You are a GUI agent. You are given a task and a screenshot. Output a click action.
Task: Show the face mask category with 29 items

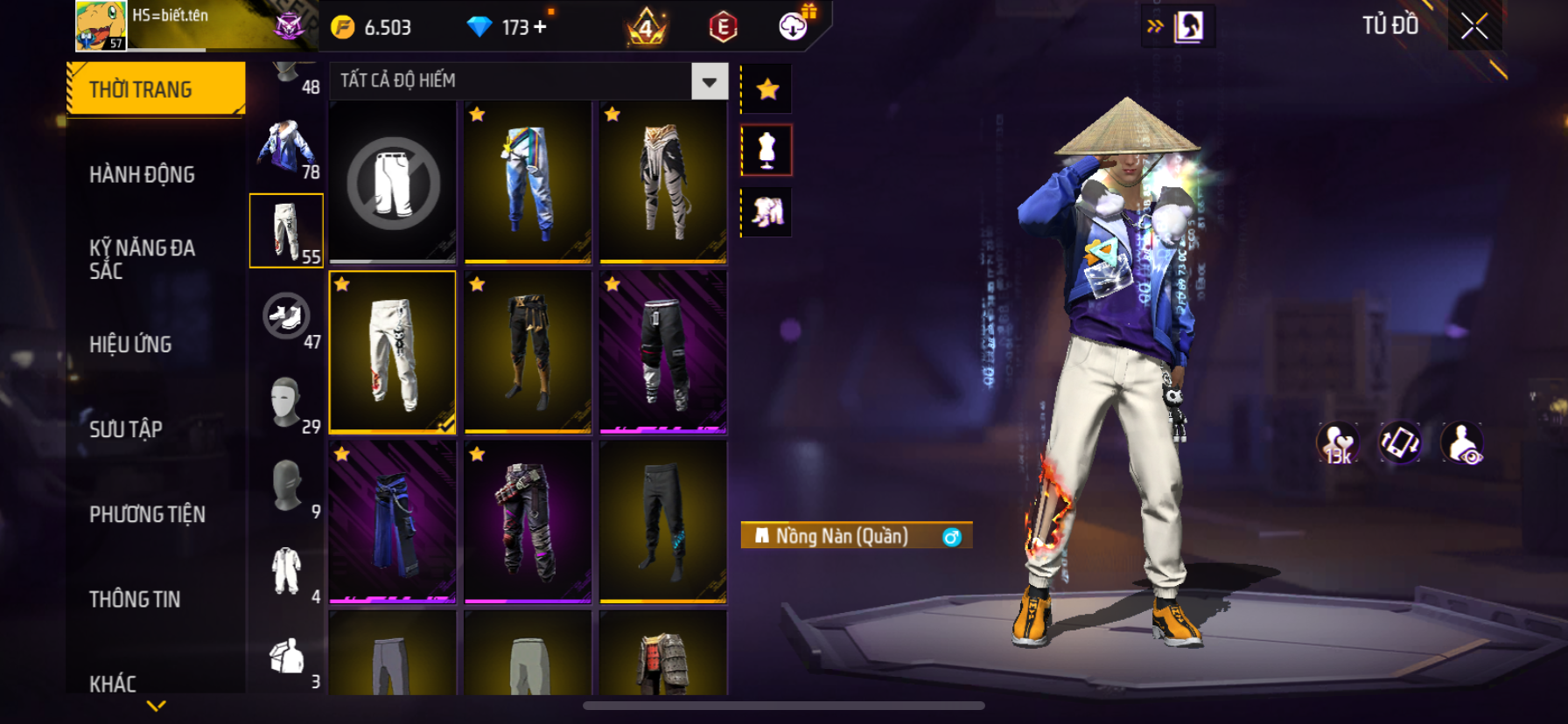pos(287,401)
